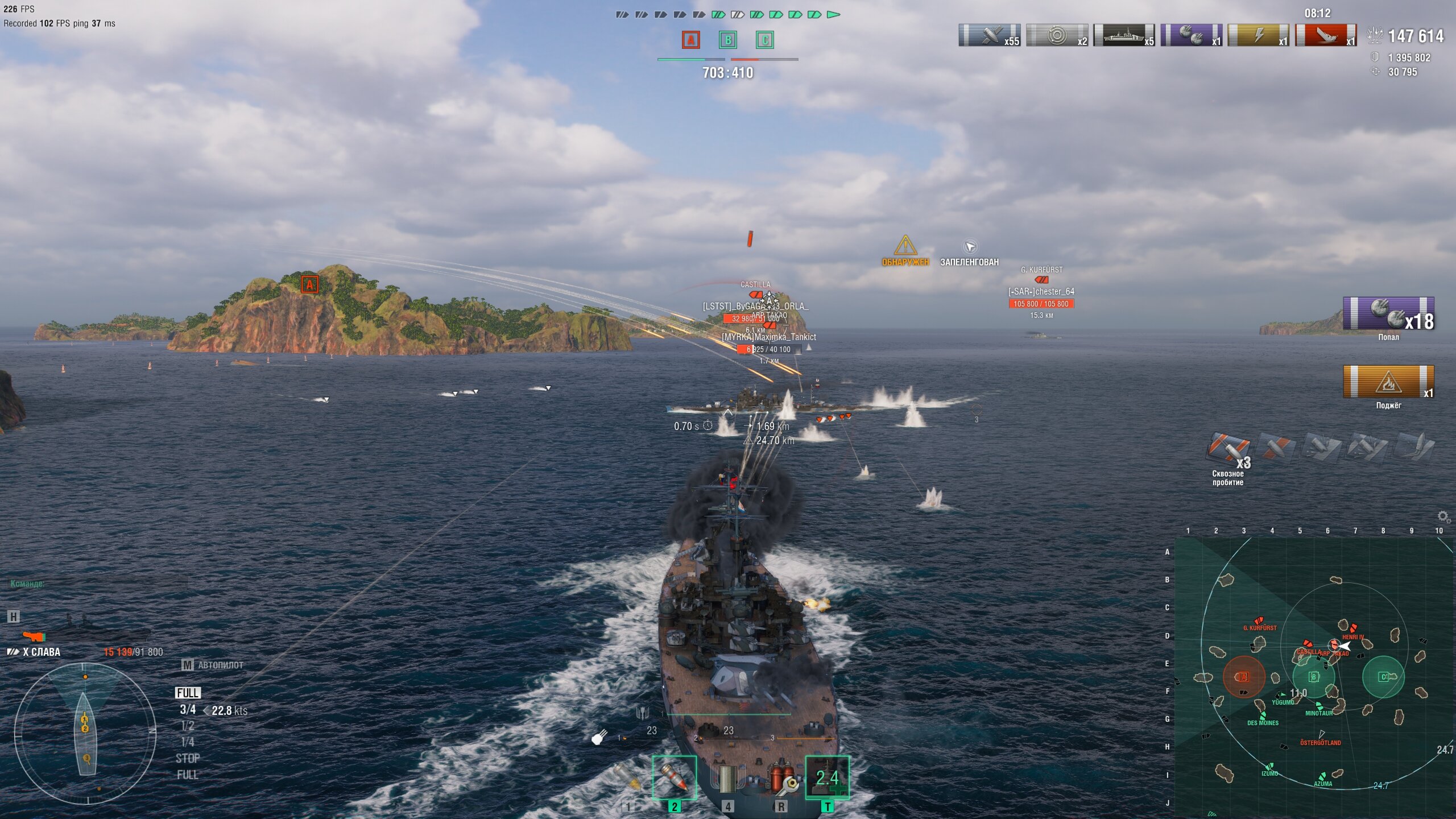This screenshot has height=819, width=1456.
Task: Click the G. KURFÜRST enemy marker on minimap
Action: pos(1259,621)
